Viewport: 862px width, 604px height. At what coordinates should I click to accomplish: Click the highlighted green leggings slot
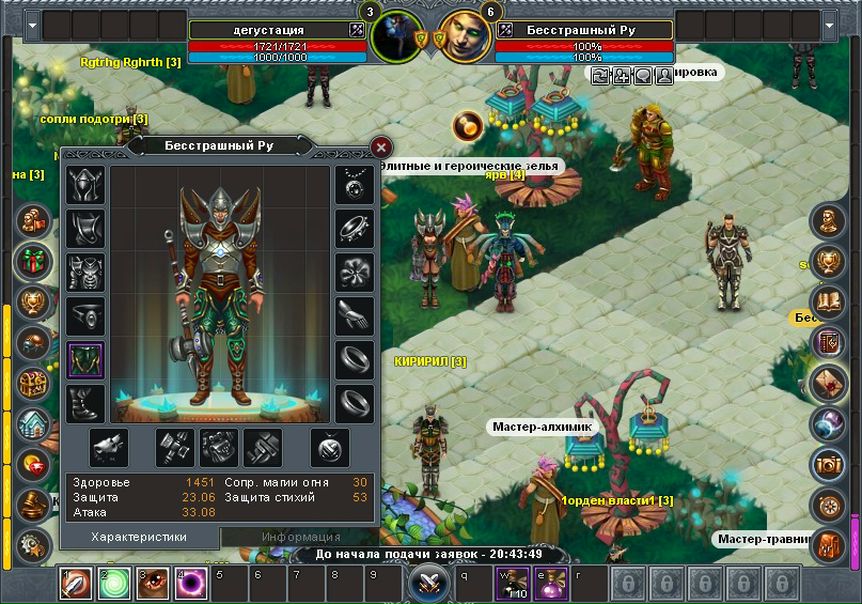click(85, 360)
